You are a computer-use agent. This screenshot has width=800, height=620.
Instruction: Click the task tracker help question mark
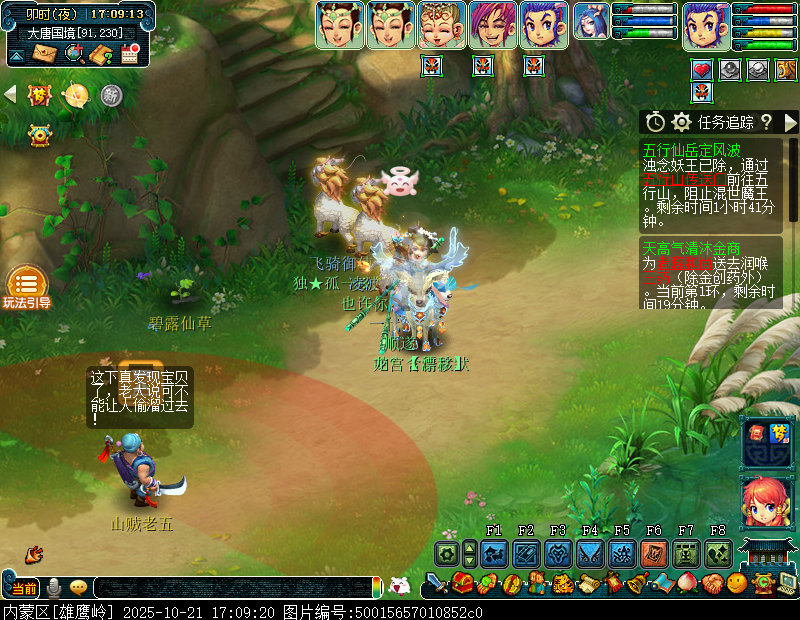click(x=766, y=122)
